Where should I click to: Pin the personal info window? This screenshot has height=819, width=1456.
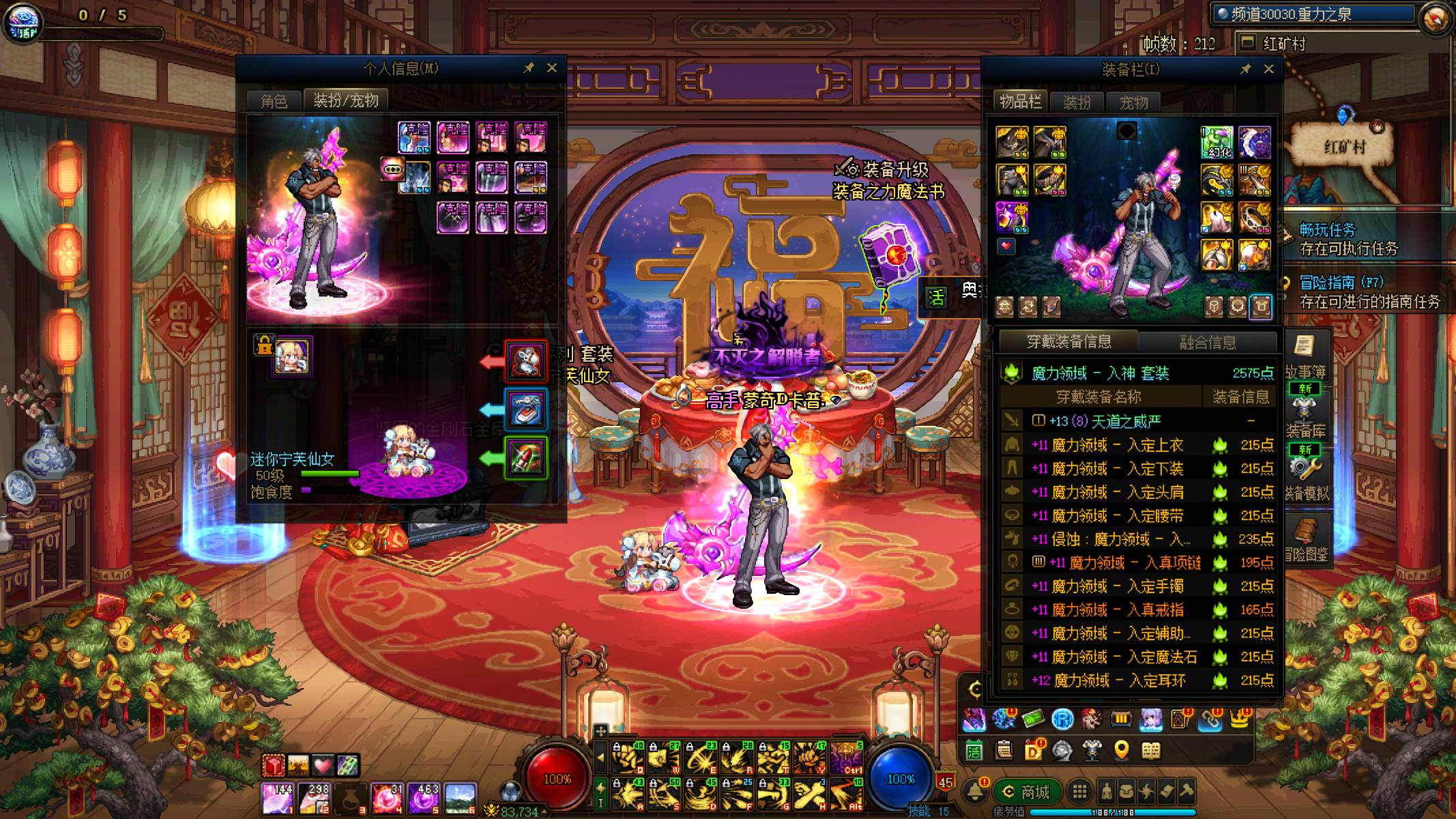(x=529, y=68)
